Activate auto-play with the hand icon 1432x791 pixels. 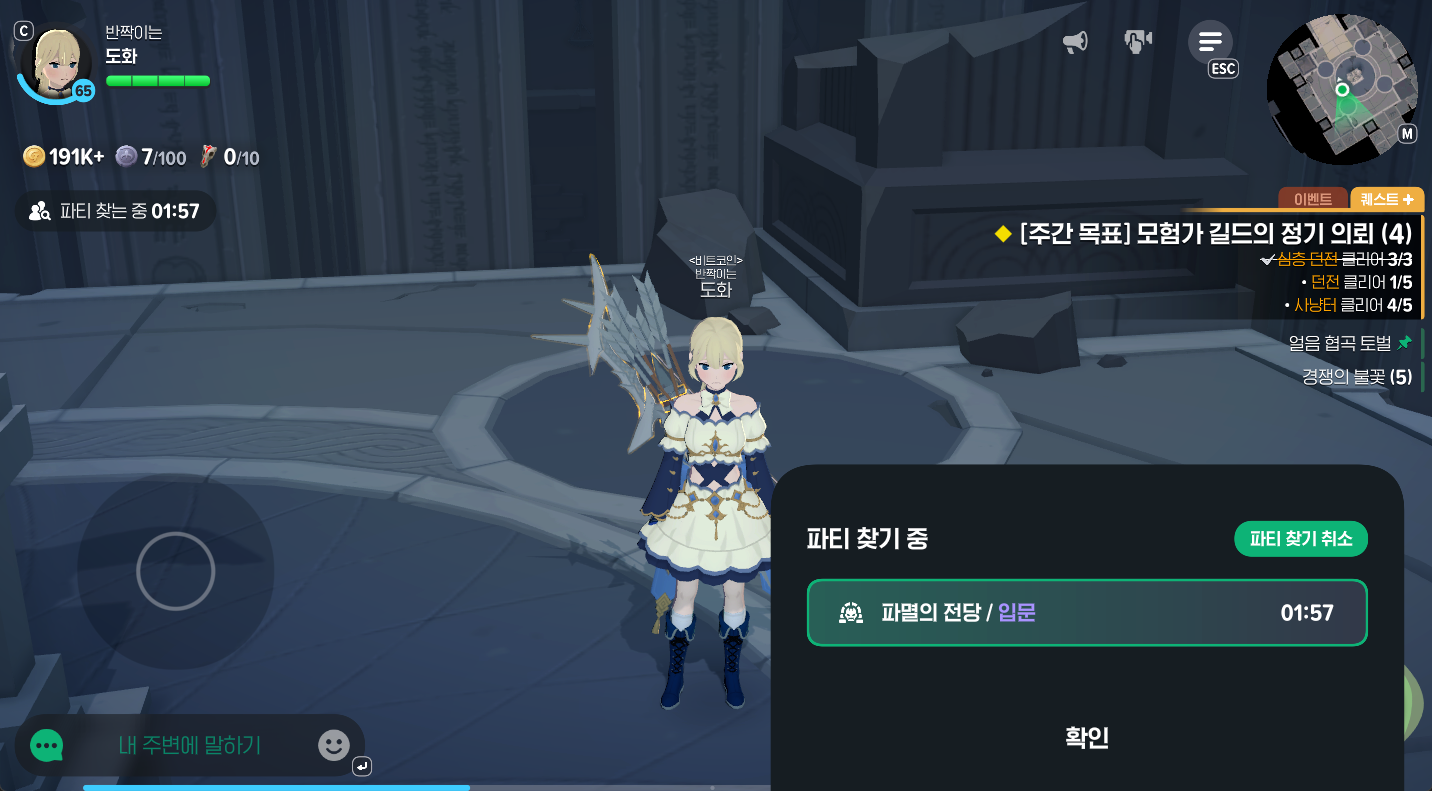pyautogui.click(x=1138, y=40)
